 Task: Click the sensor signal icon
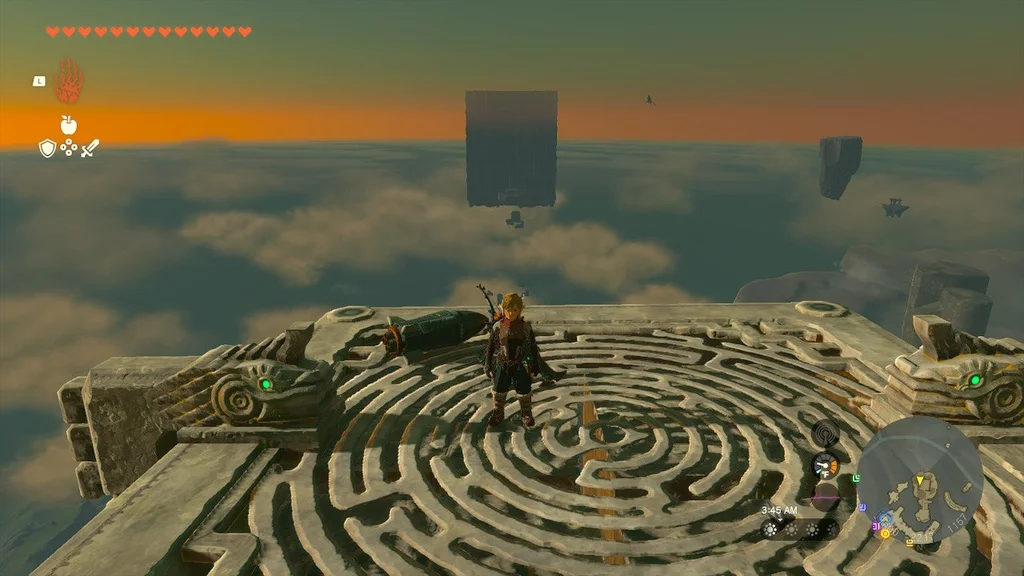(x=826, y=433)
